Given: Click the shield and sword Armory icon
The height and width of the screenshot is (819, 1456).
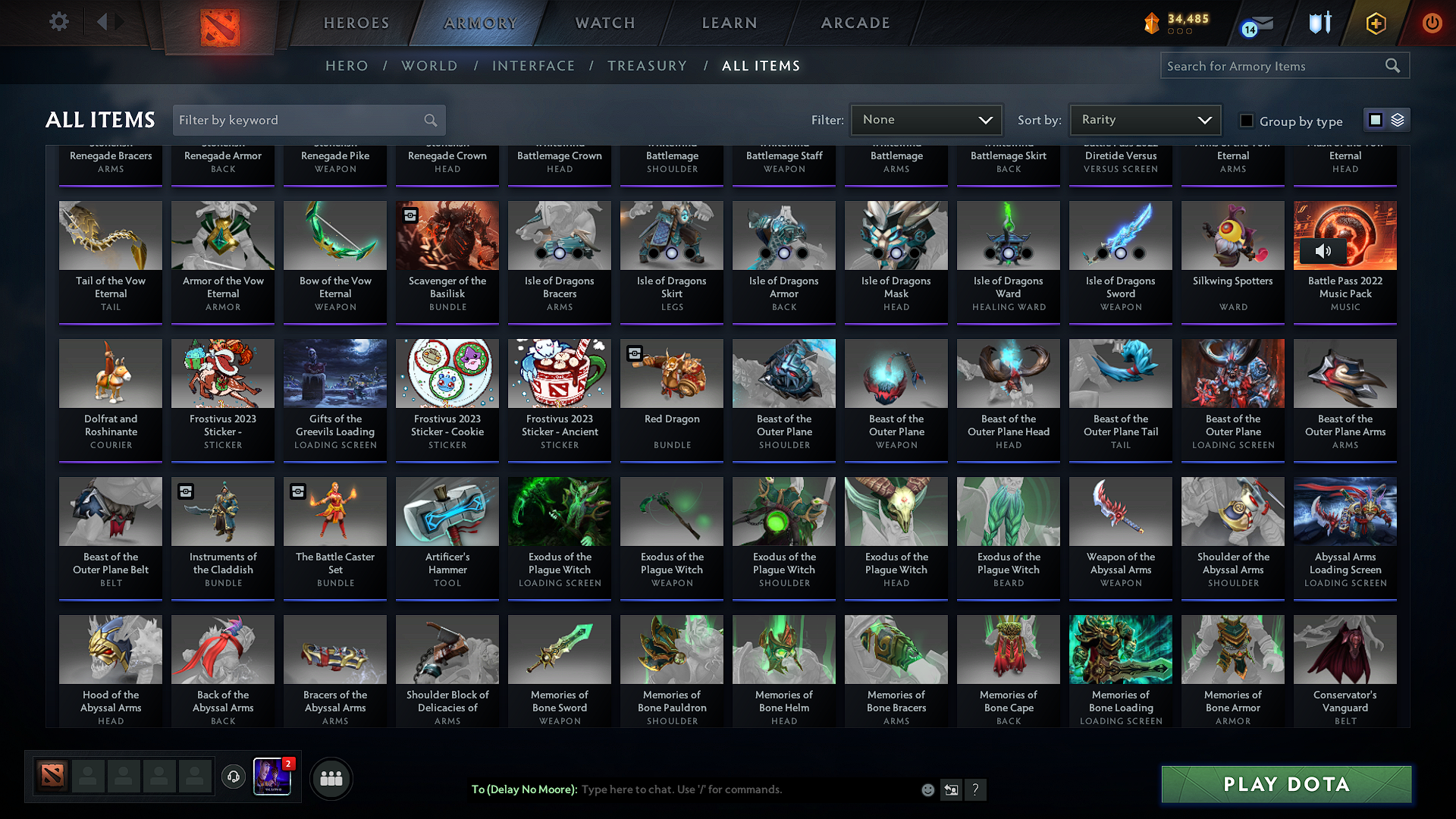Looking at the screenshot, I should (x=1319, y=23).
